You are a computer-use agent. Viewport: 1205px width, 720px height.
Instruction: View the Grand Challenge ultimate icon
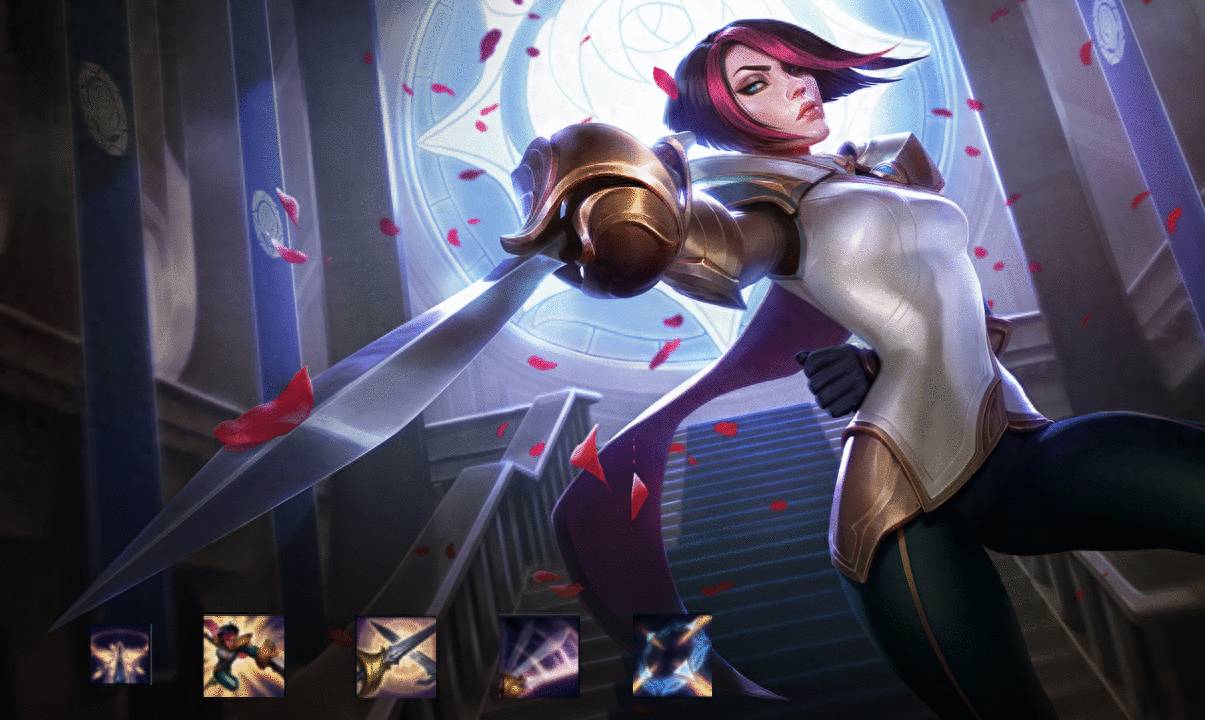point(672,656)
